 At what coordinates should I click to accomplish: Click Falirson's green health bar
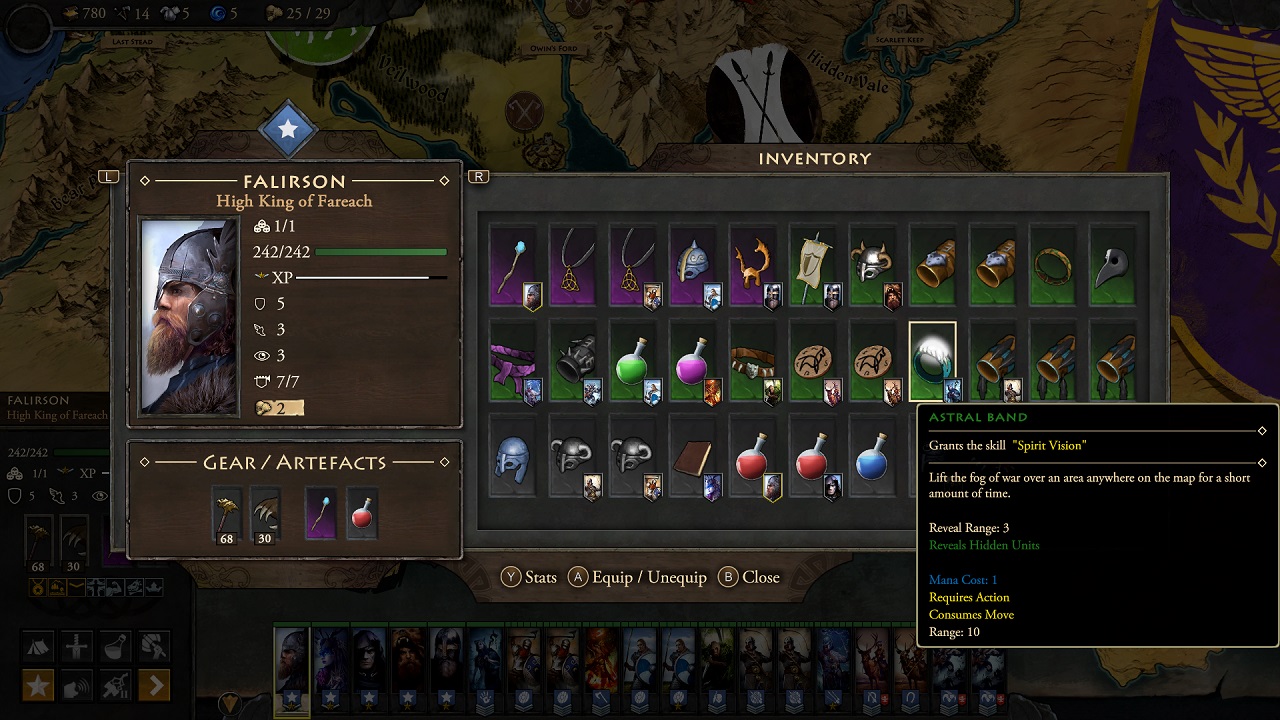tap(380, 252)
